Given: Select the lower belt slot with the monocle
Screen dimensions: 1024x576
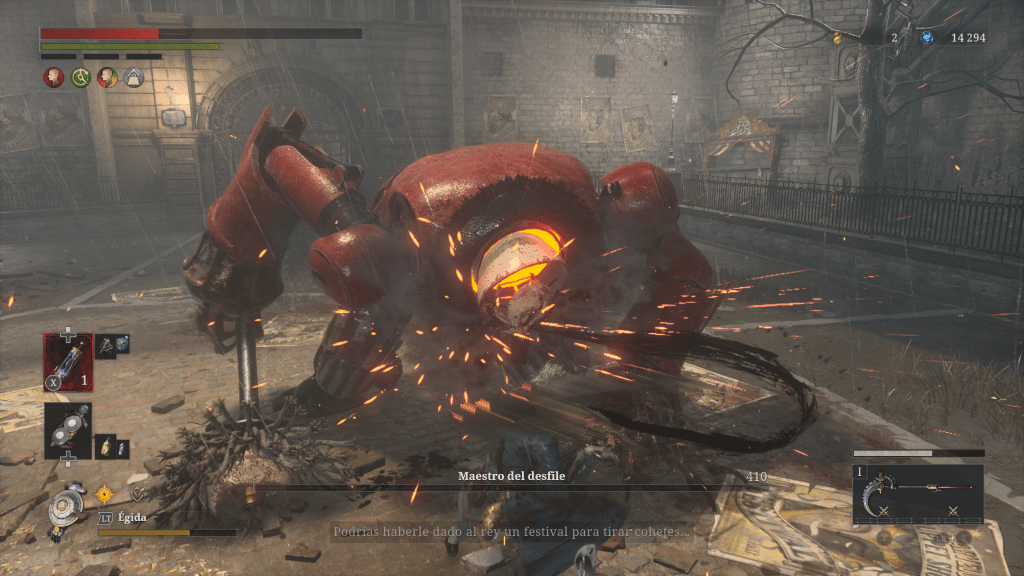Looking at the screenshot, I should tap(68, 430).
